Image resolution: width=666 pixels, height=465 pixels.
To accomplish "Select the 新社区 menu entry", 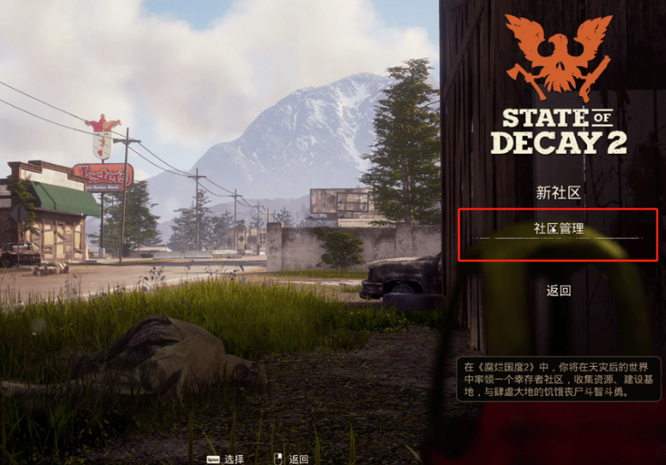I will (x=558, y=193).
